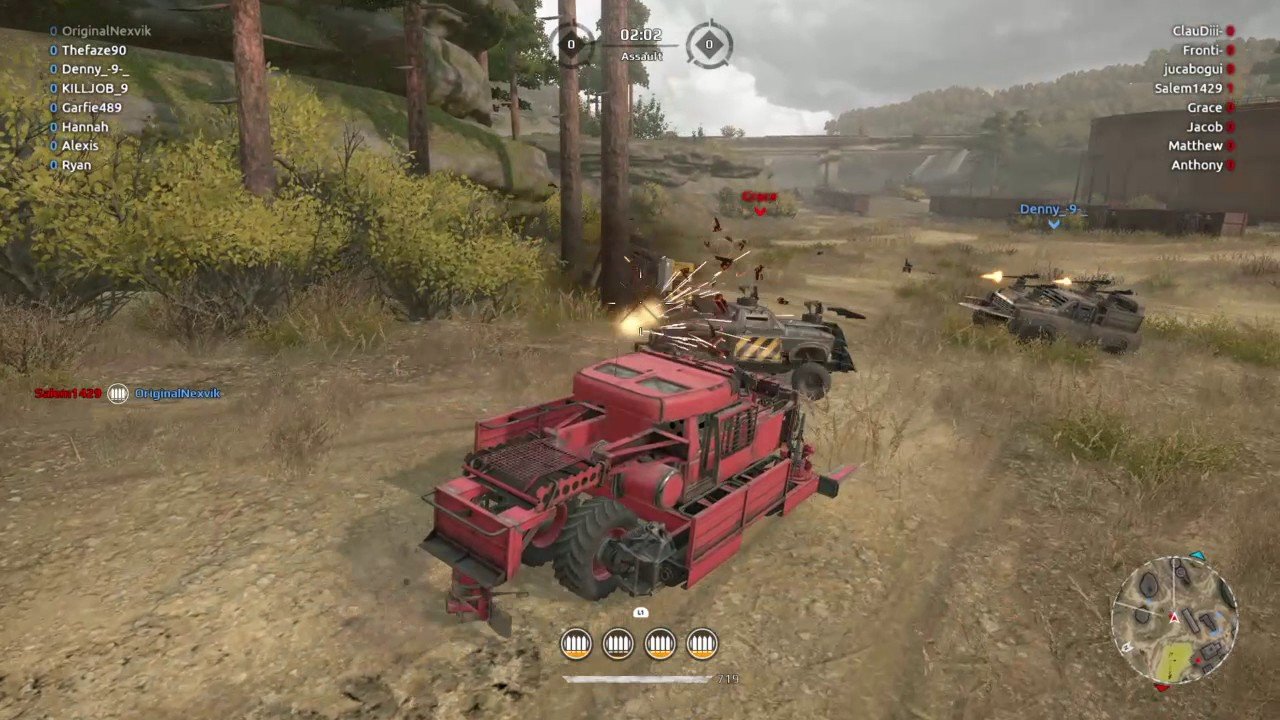Select enemy ClauDiii in the roster
1280x720 pixels.
point(1197,31)
